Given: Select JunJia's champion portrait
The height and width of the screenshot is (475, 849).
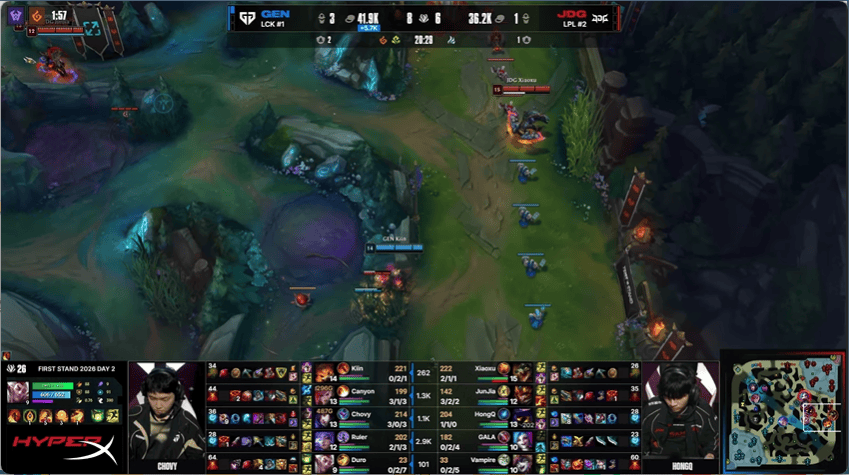Looking at the screenshot, I should click(523, 392).
